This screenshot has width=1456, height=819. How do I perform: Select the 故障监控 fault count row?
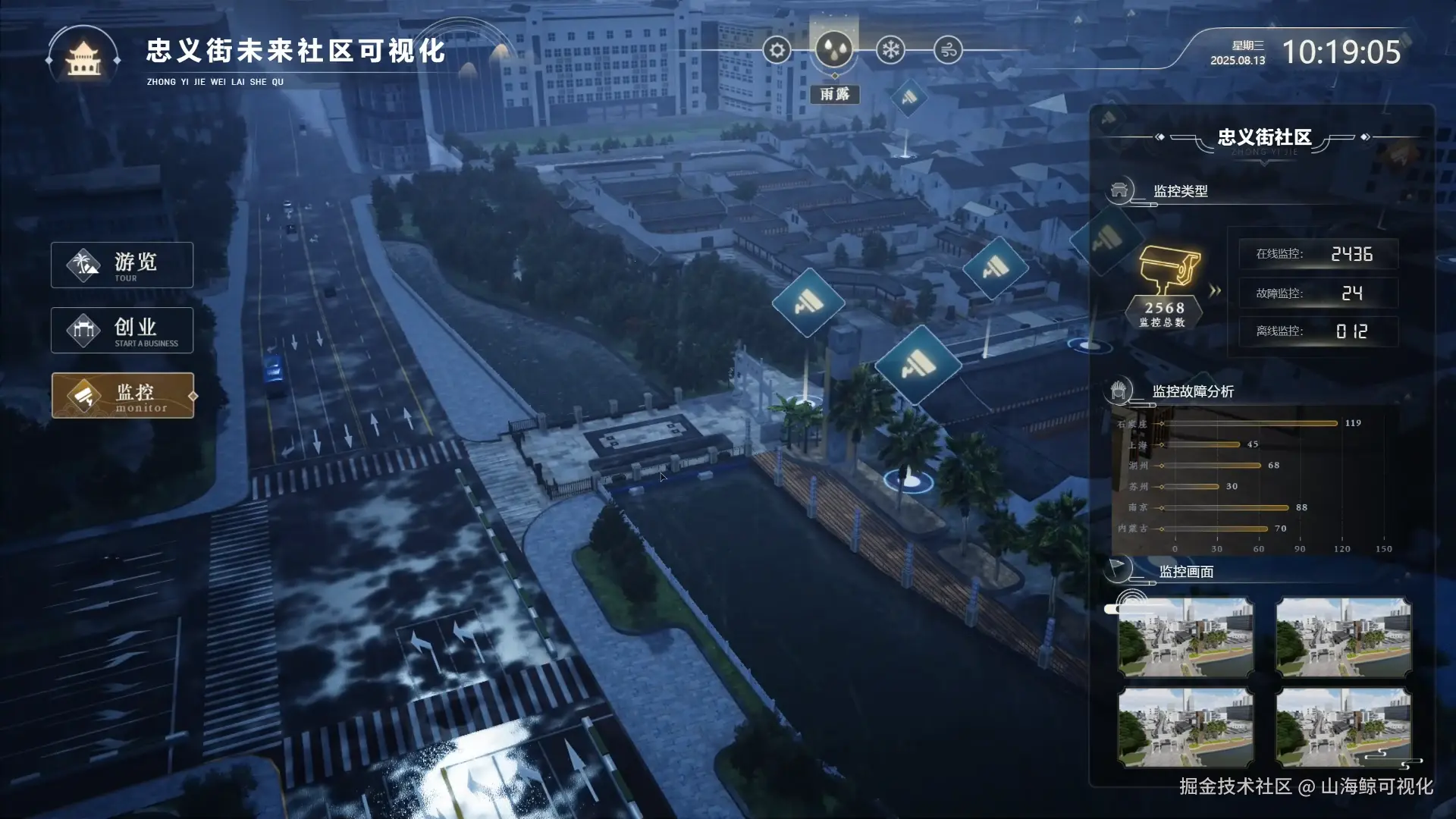[1318, 293]
